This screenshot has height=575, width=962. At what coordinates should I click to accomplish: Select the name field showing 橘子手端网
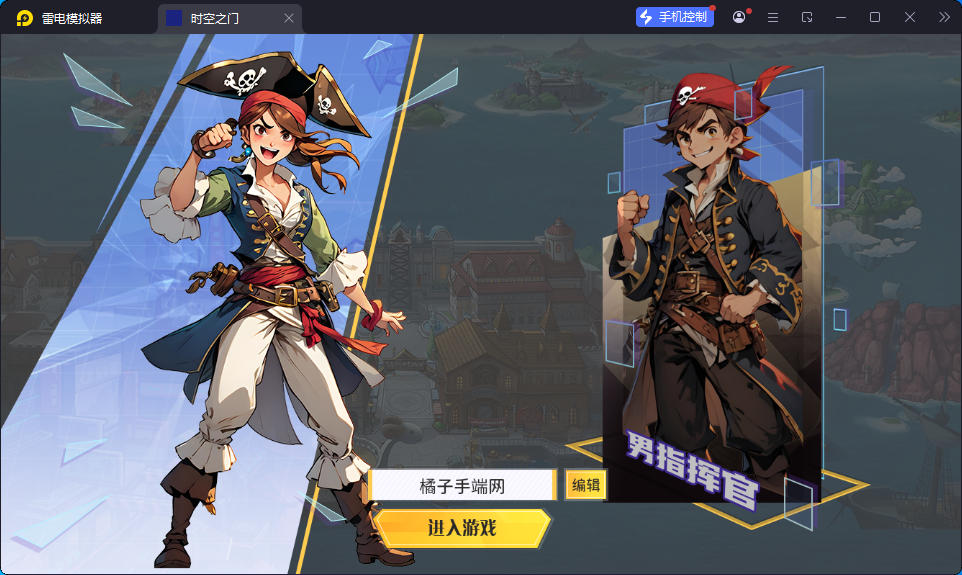click(x=461, y=486)
